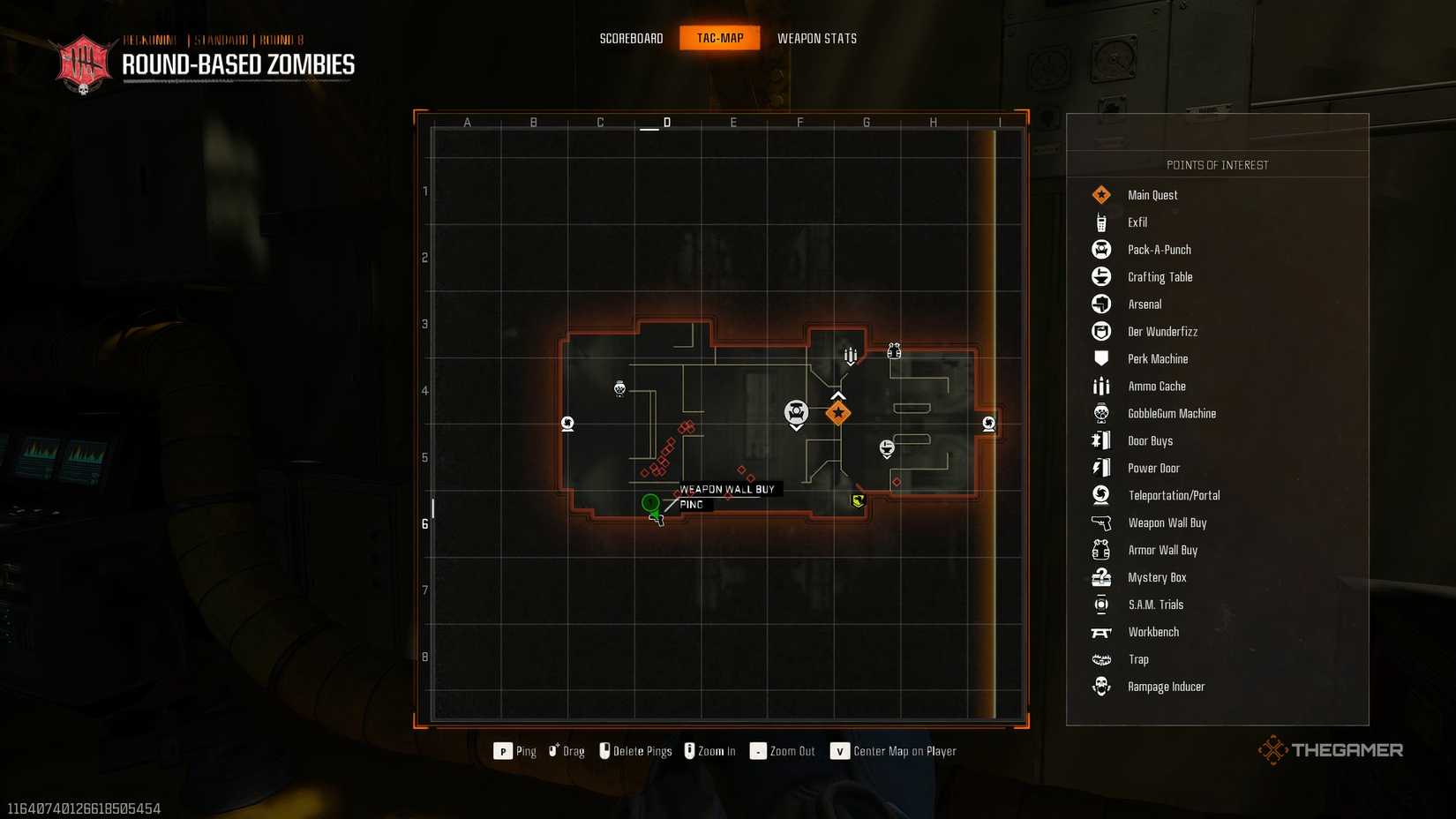Viewport: 1456px width, 819px height.
Task: Click the Exfil radio icon
Action: tap(1101, 222)
